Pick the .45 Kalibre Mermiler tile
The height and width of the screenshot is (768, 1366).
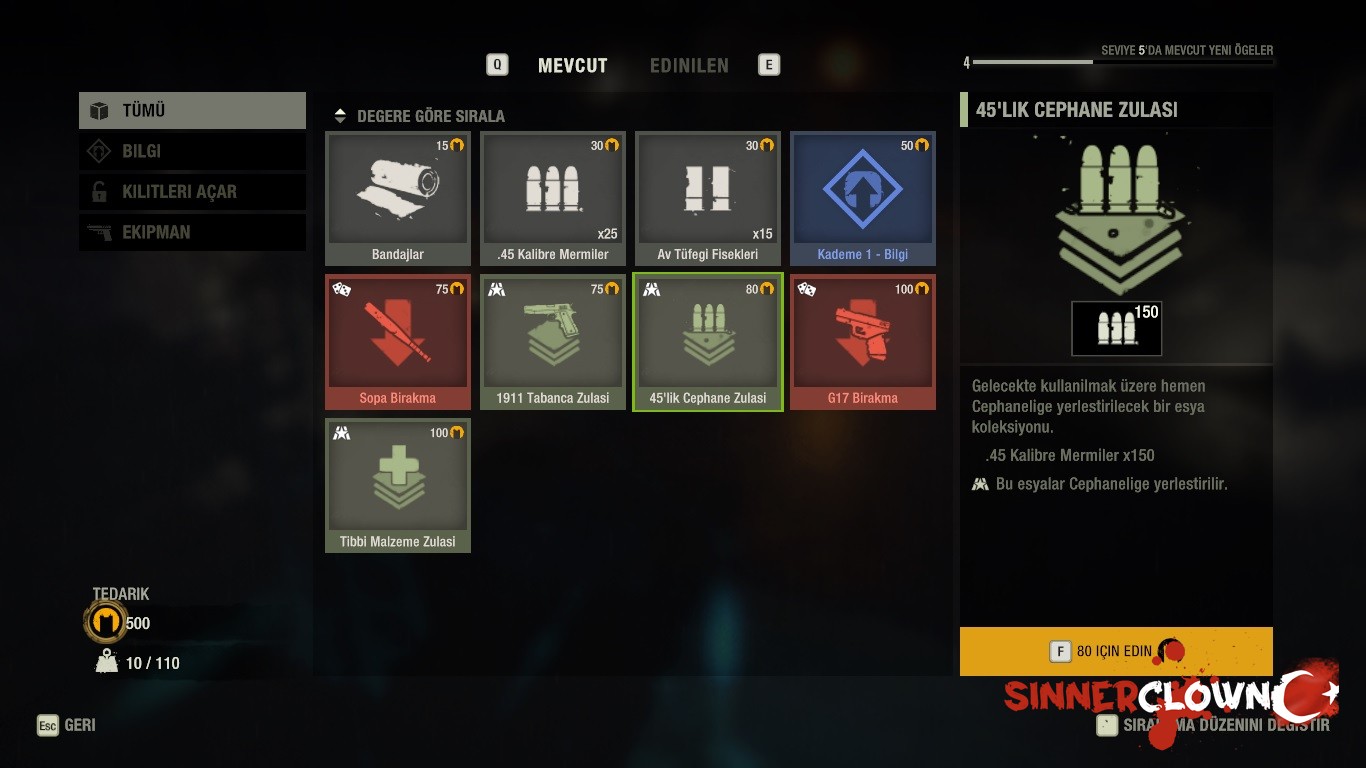point(553,198)
